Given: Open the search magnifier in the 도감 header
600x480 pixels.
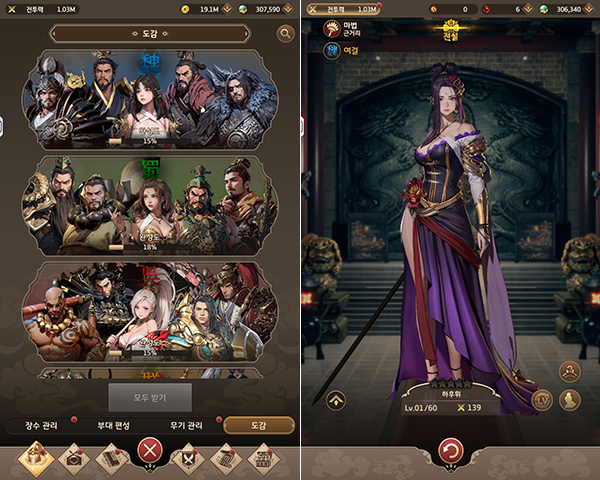Looking at the screenshot, I should point(286,34).
